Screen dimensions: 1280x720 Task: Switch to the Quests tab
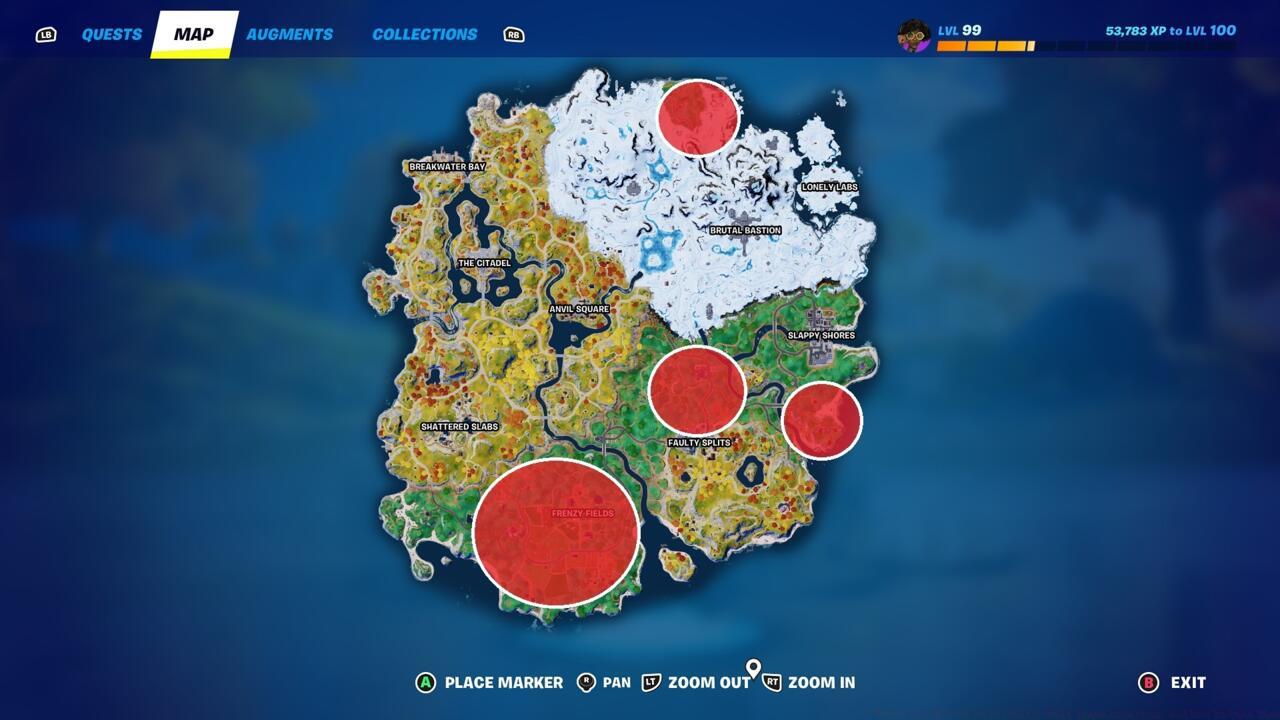coord(112,33)
